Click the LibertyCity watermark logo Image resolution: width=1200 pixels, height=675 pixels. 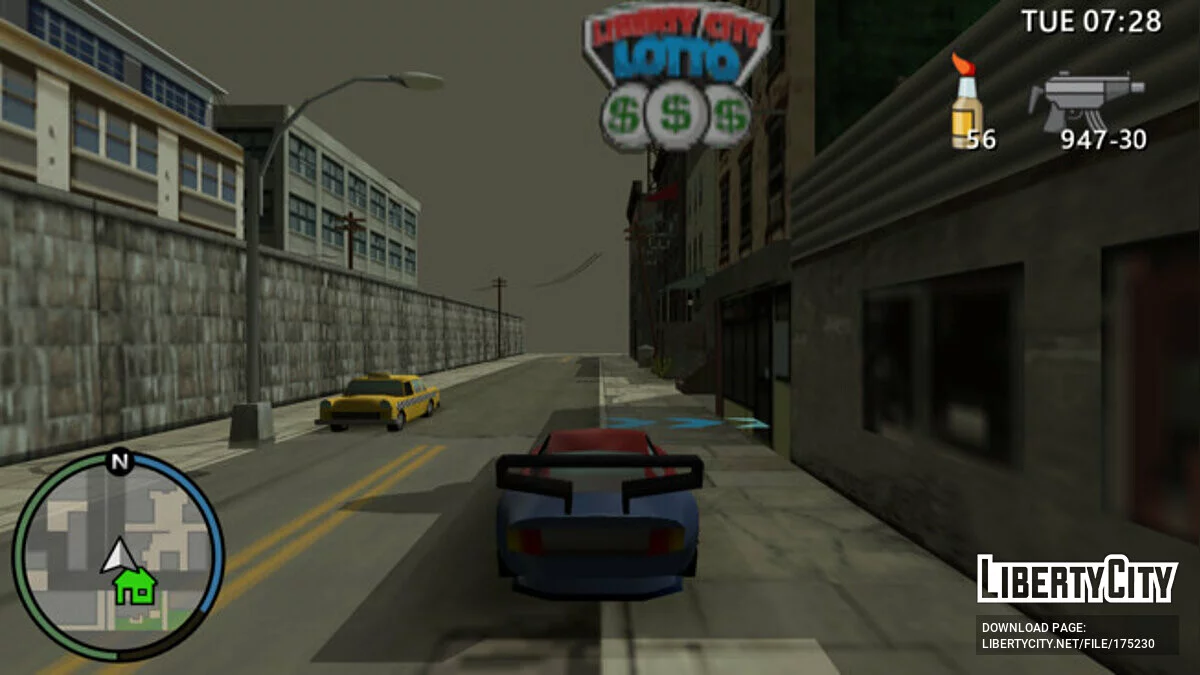point(1076,579)
